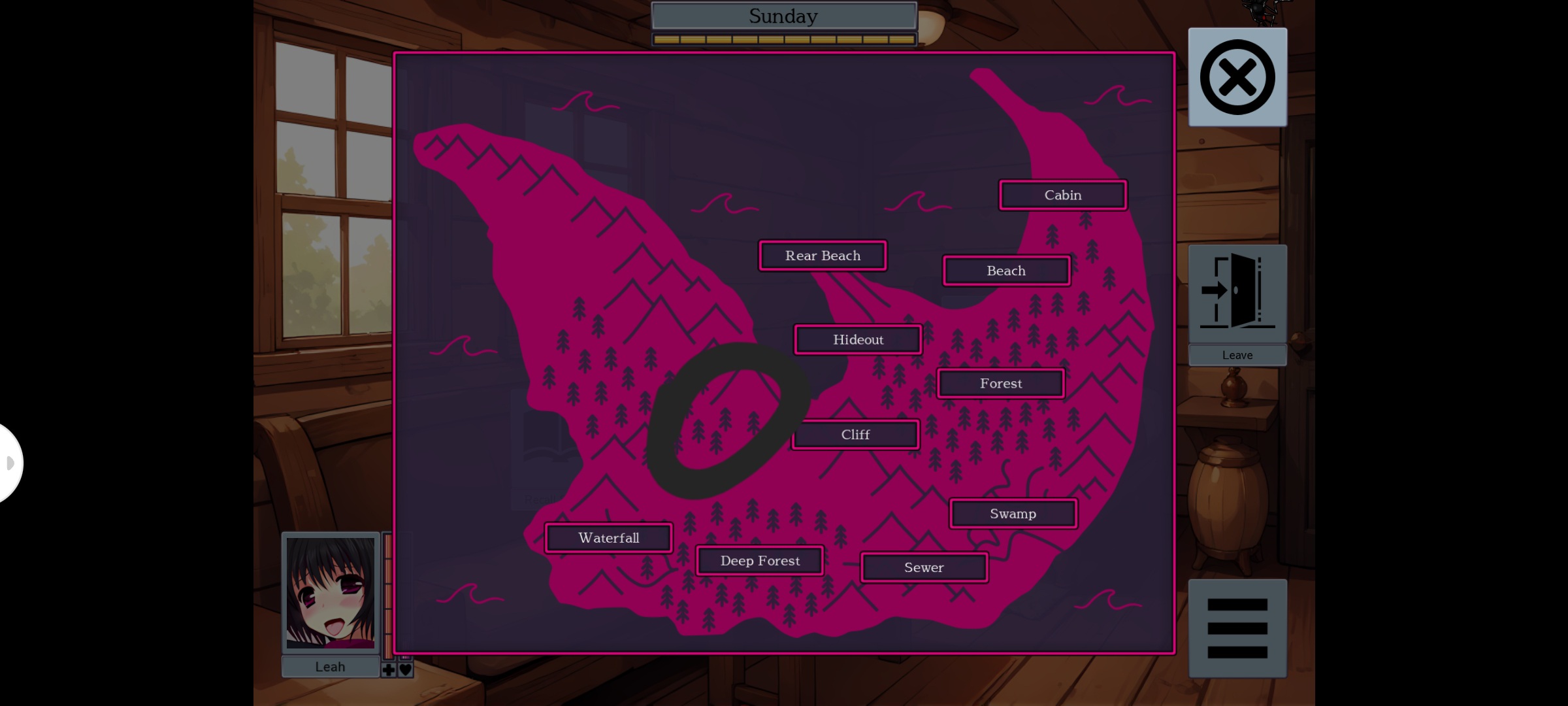Close the island map with the X icon
Screen dimensions: 1568x706
click(1237, 76)
